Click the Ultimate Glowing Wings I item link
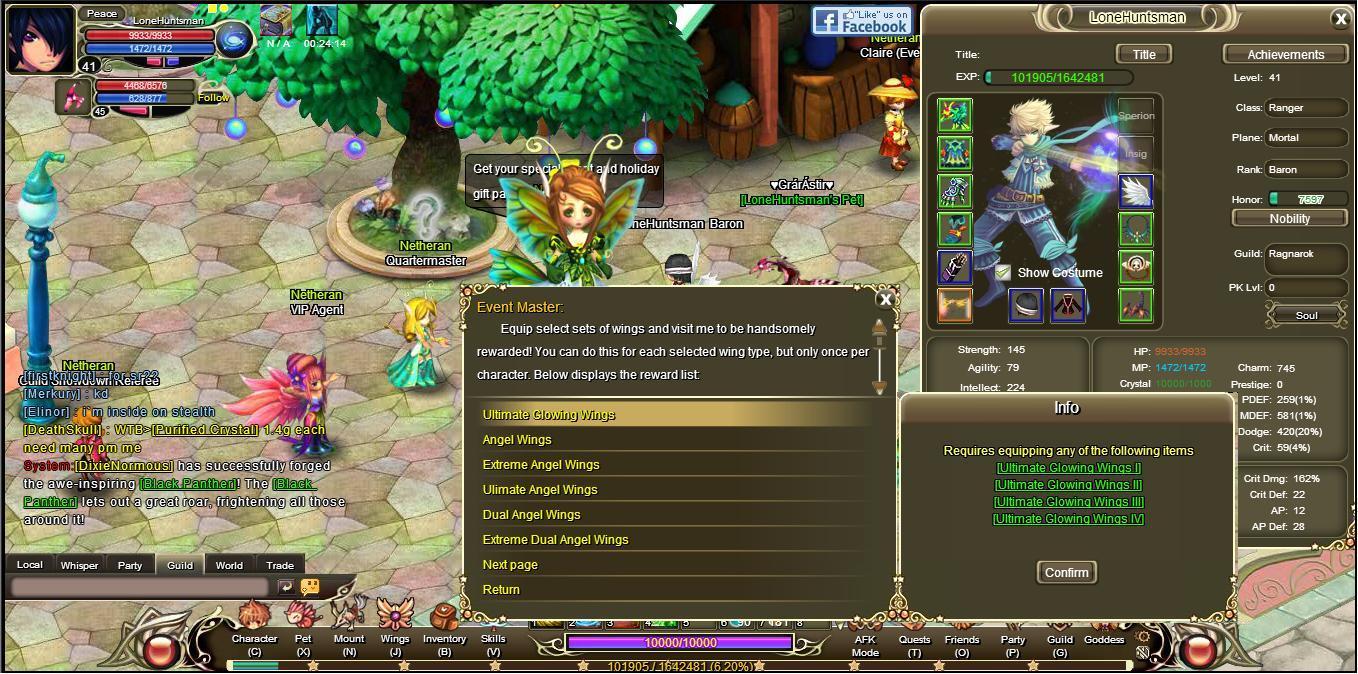The image size is (1358, 674). click(x=1068, y=468)
